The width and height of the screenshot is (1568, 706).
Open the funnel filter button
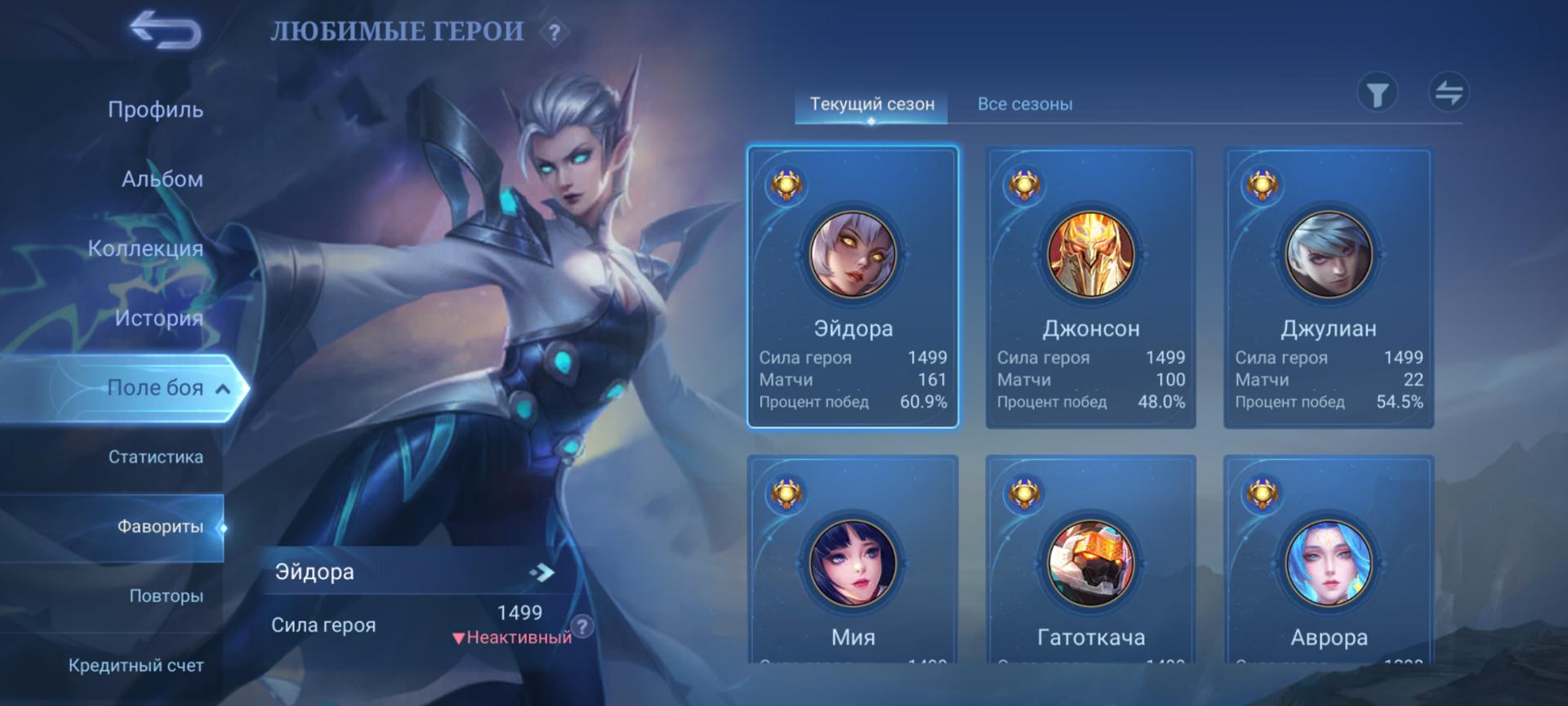click(1378, 93)
